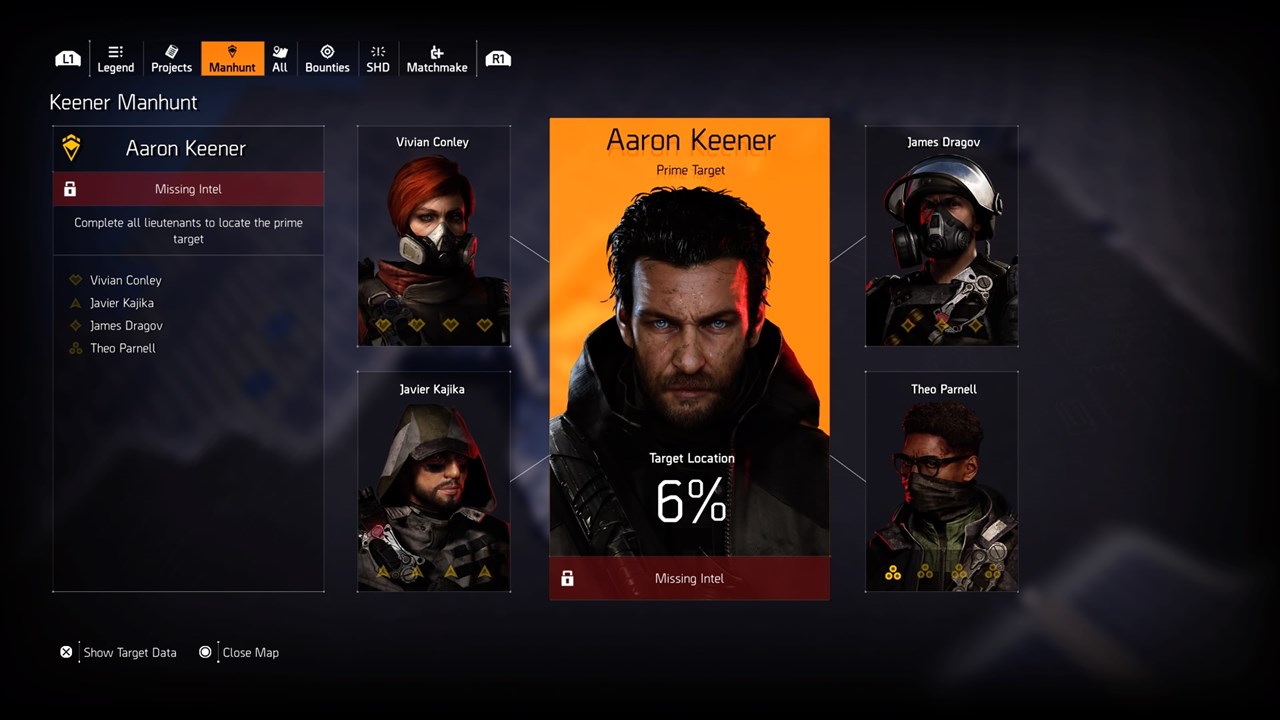Switch to the SHD tab

[378, 58]
